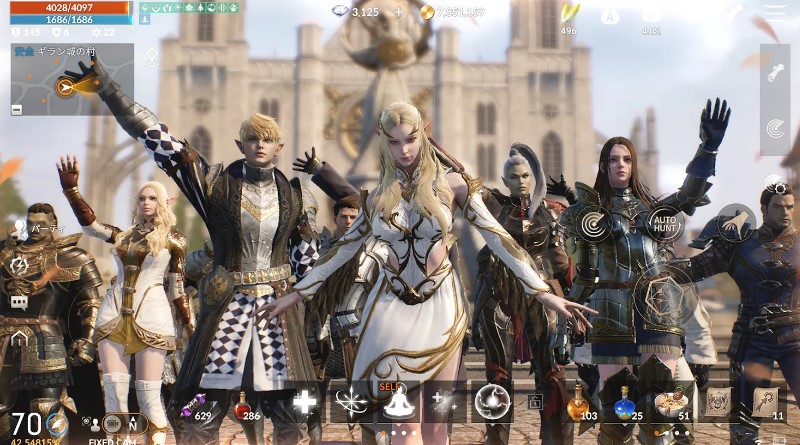This screenshot has height=445, width=800.
Task: Use the swirling orb skill
Action: point(492,402)
